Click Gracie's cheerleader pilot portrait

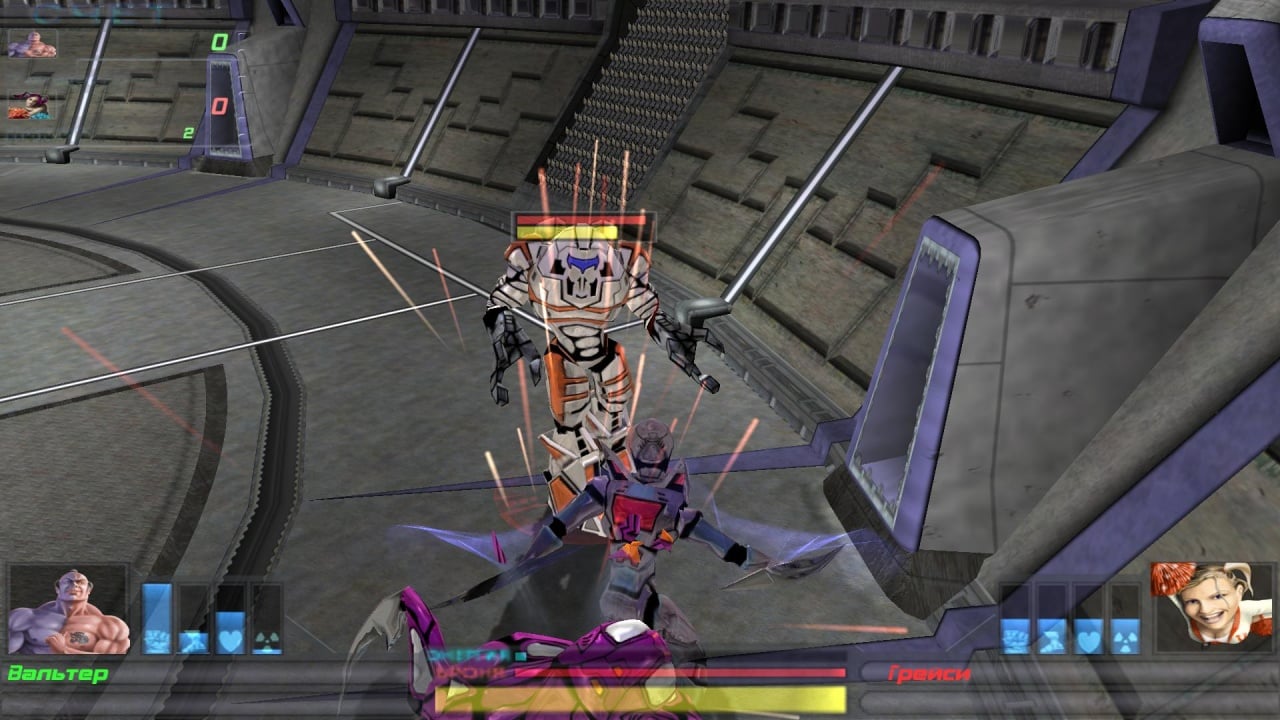pyautogui.click(x=1212, y=608)
